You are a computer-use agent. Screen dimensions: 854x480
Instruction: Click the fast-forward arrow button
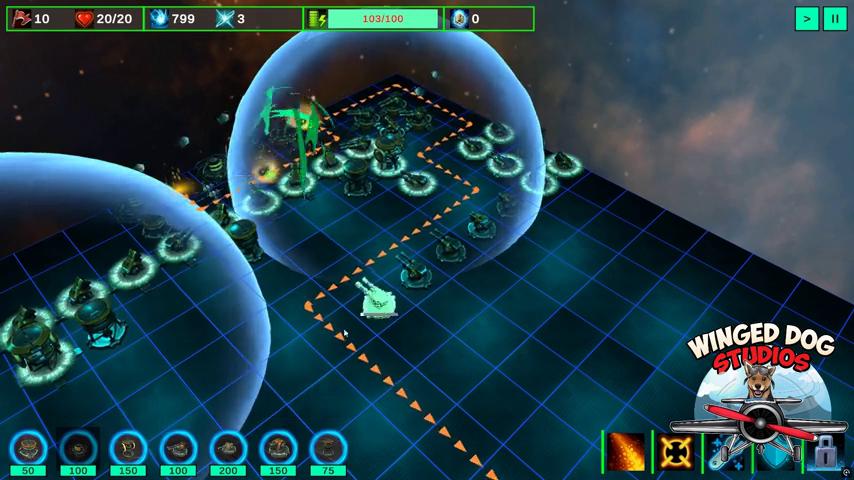[806, 18]
